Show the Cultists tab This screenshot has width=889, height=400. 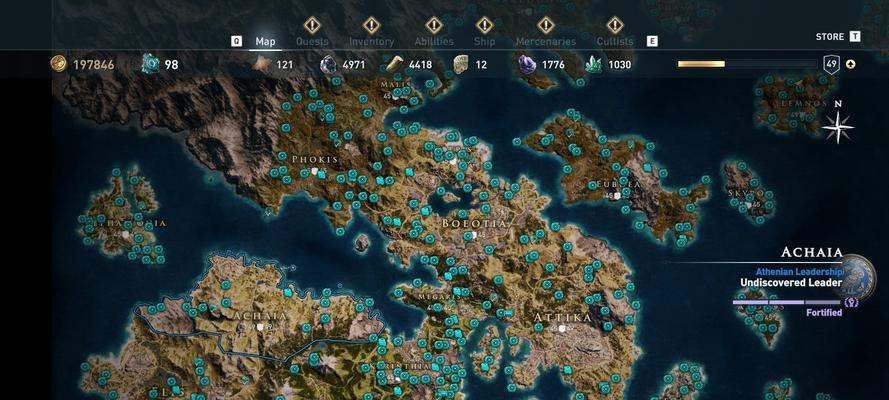point(614,41)
